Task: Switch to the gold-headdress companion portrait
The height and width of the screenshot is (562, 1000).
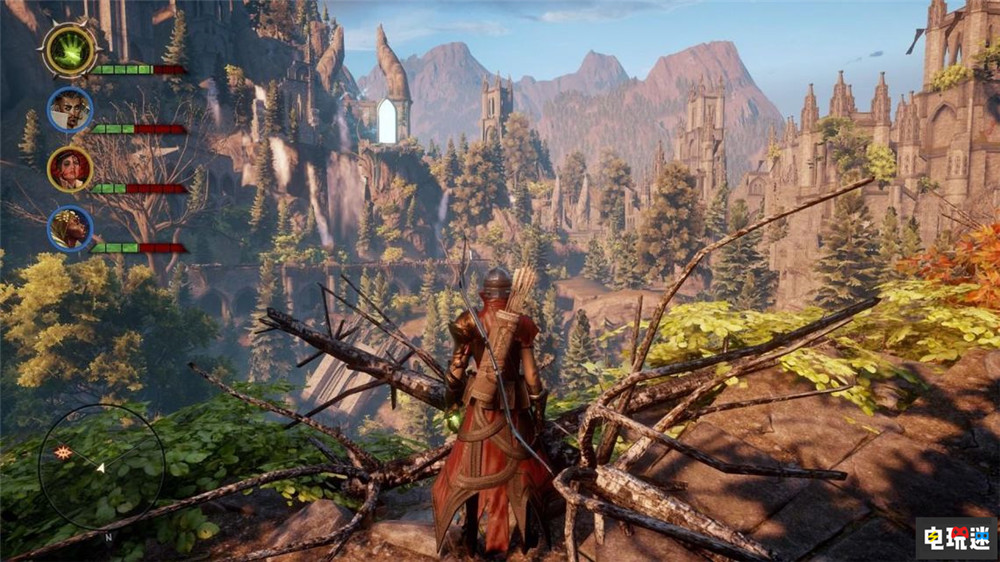Action: pyautogui.click(x=70, y=228)
